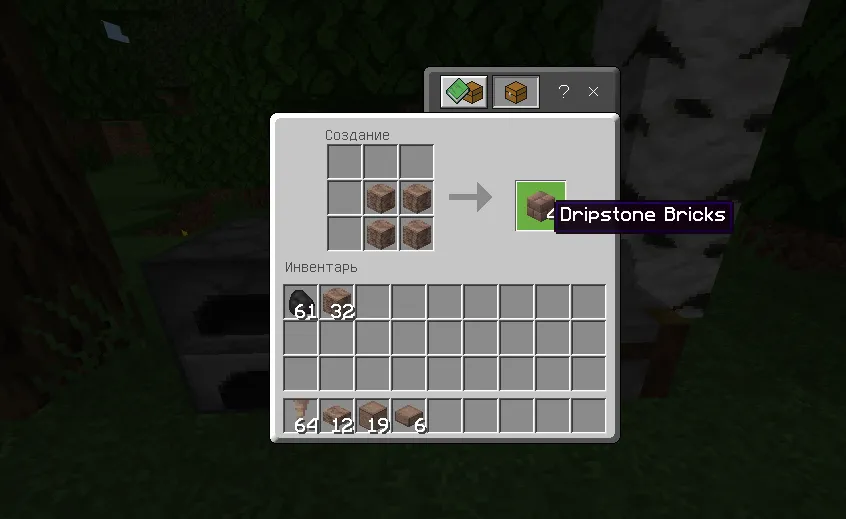The width and height of the screenshot is (846, 519).
Task: Choose the hotbar stack of 19 dripstone blocks
Action: [x=373, y=416]
